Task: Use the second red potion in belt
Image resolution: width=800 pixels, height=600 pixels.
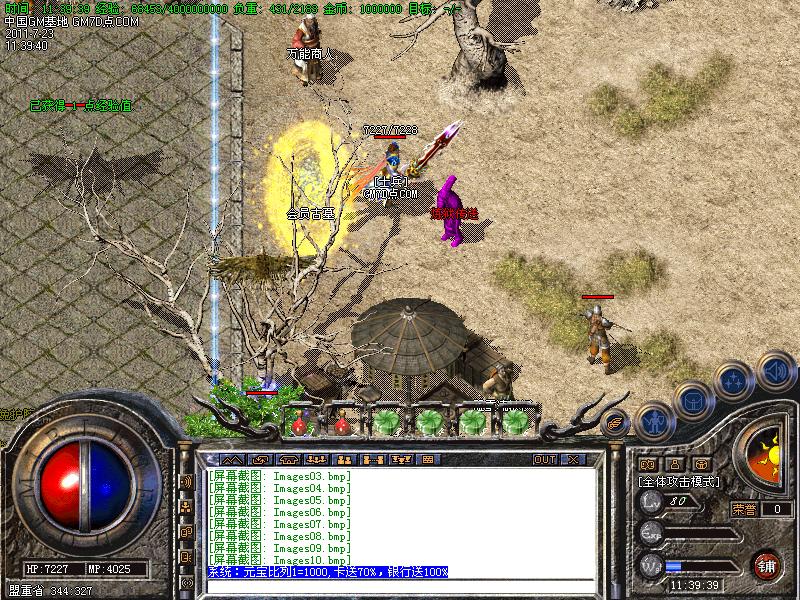Action: tap(342, 423)
